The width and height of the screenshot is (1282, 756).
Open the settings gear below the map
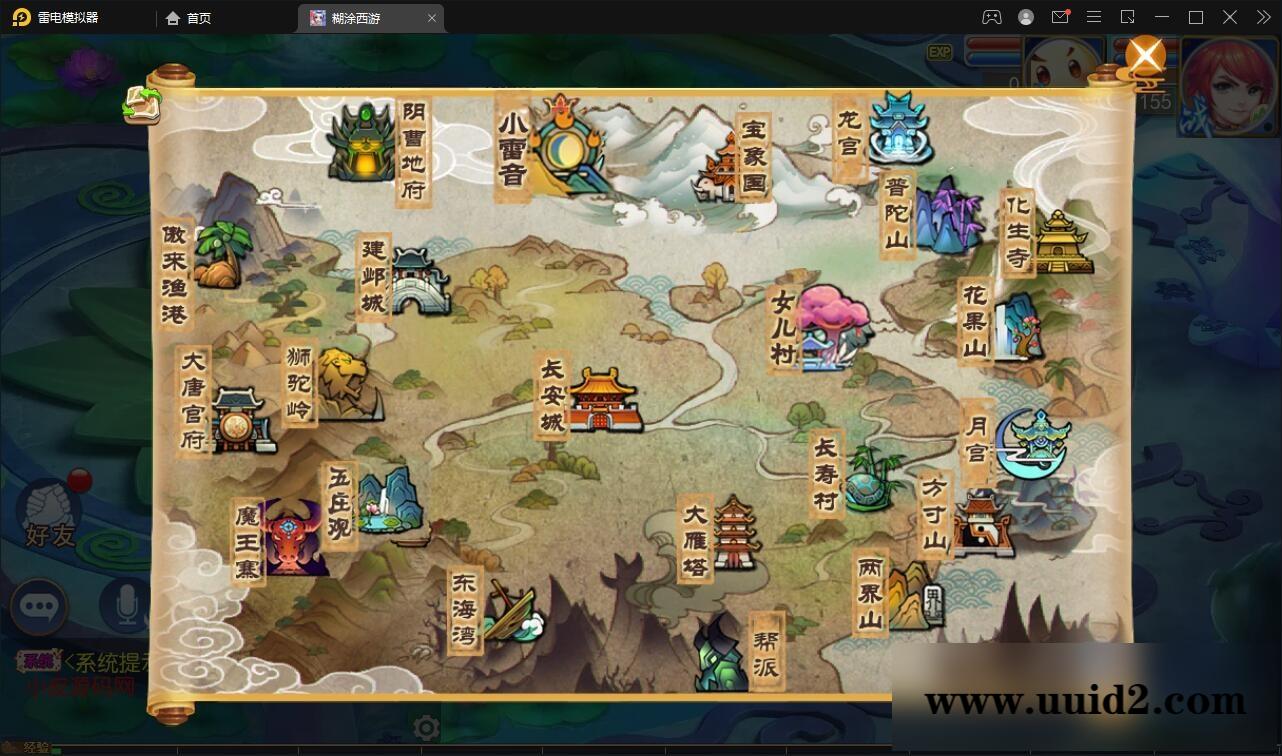(x=425, y=728)
